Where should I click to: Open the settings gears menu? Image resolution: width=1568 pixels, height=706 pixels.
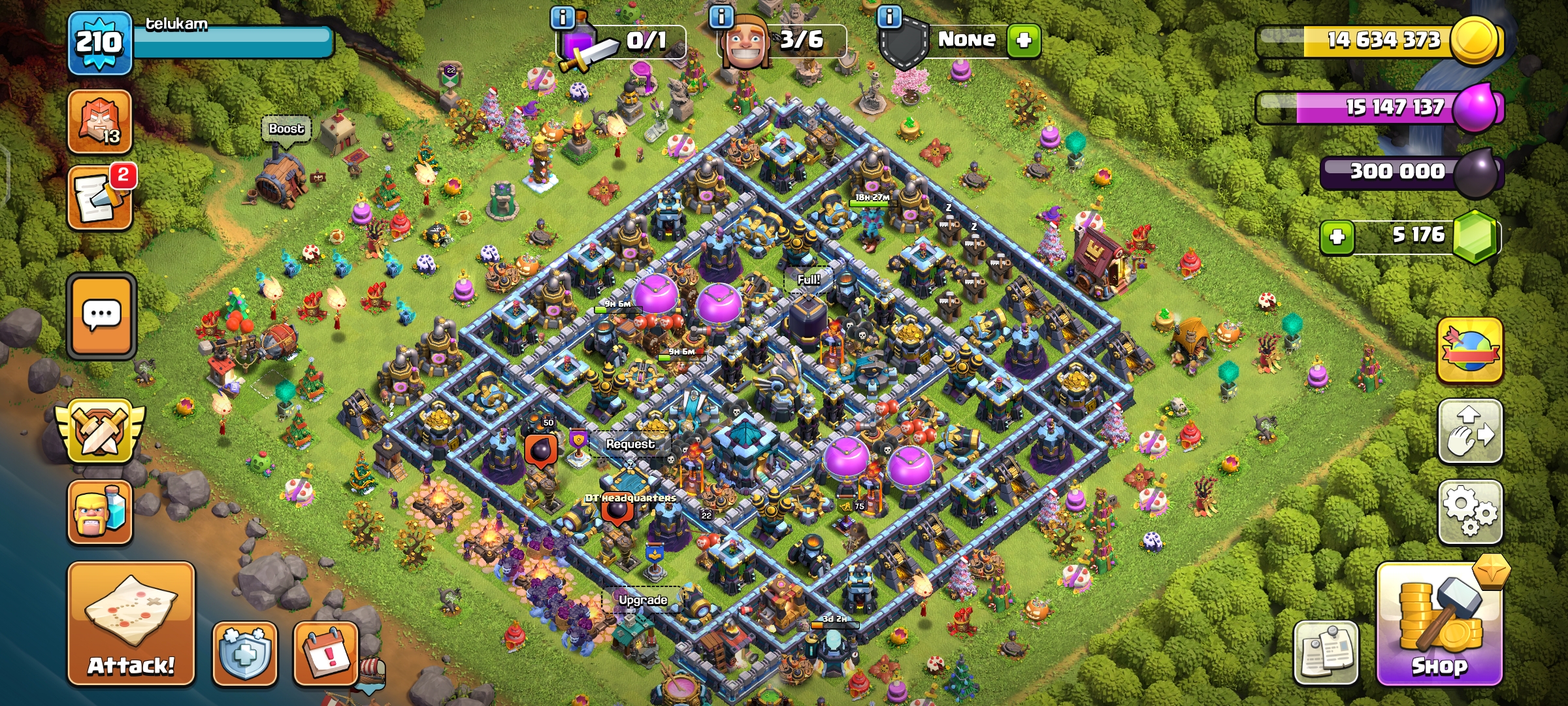point(1470,512)
